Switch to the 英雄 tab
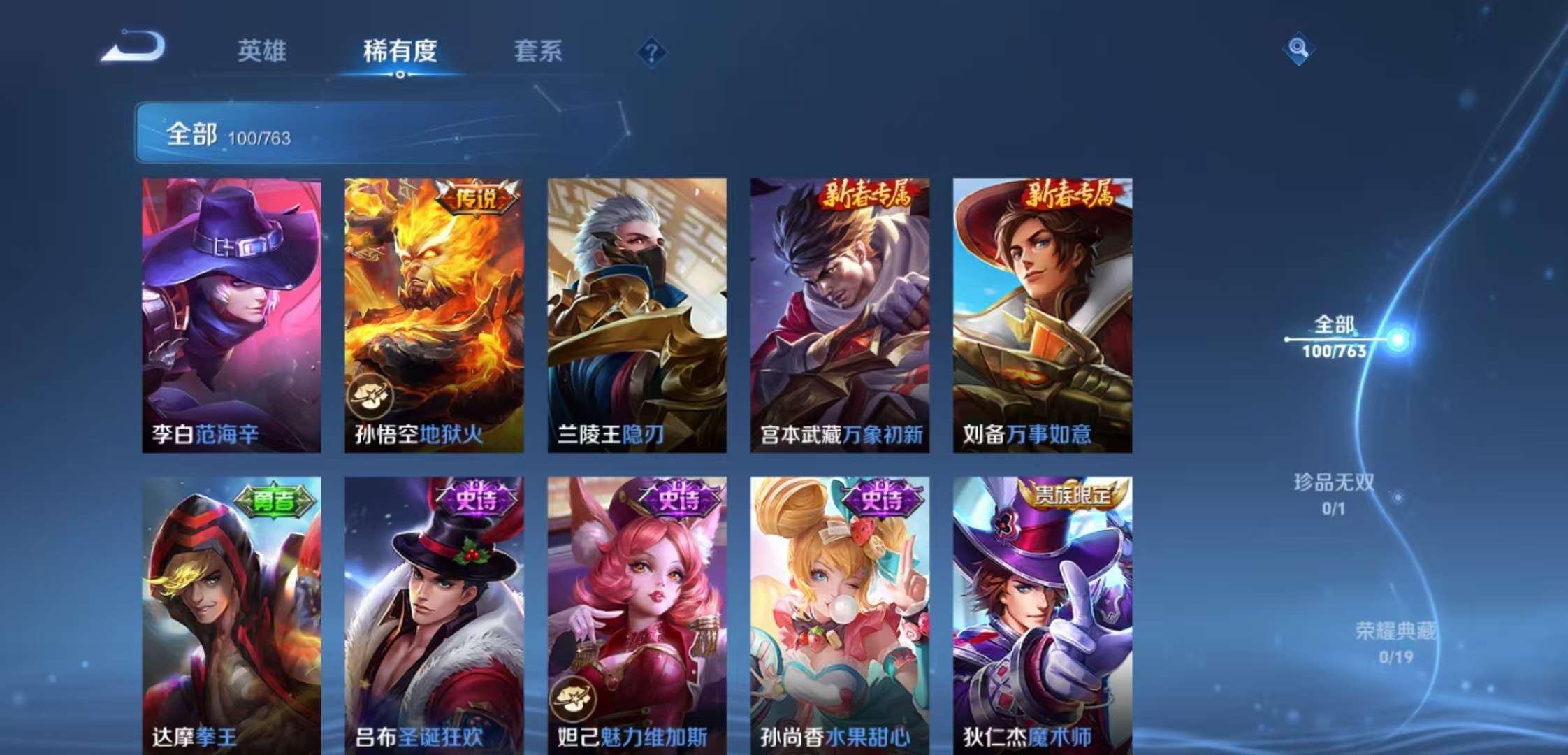 click(263, 51)
